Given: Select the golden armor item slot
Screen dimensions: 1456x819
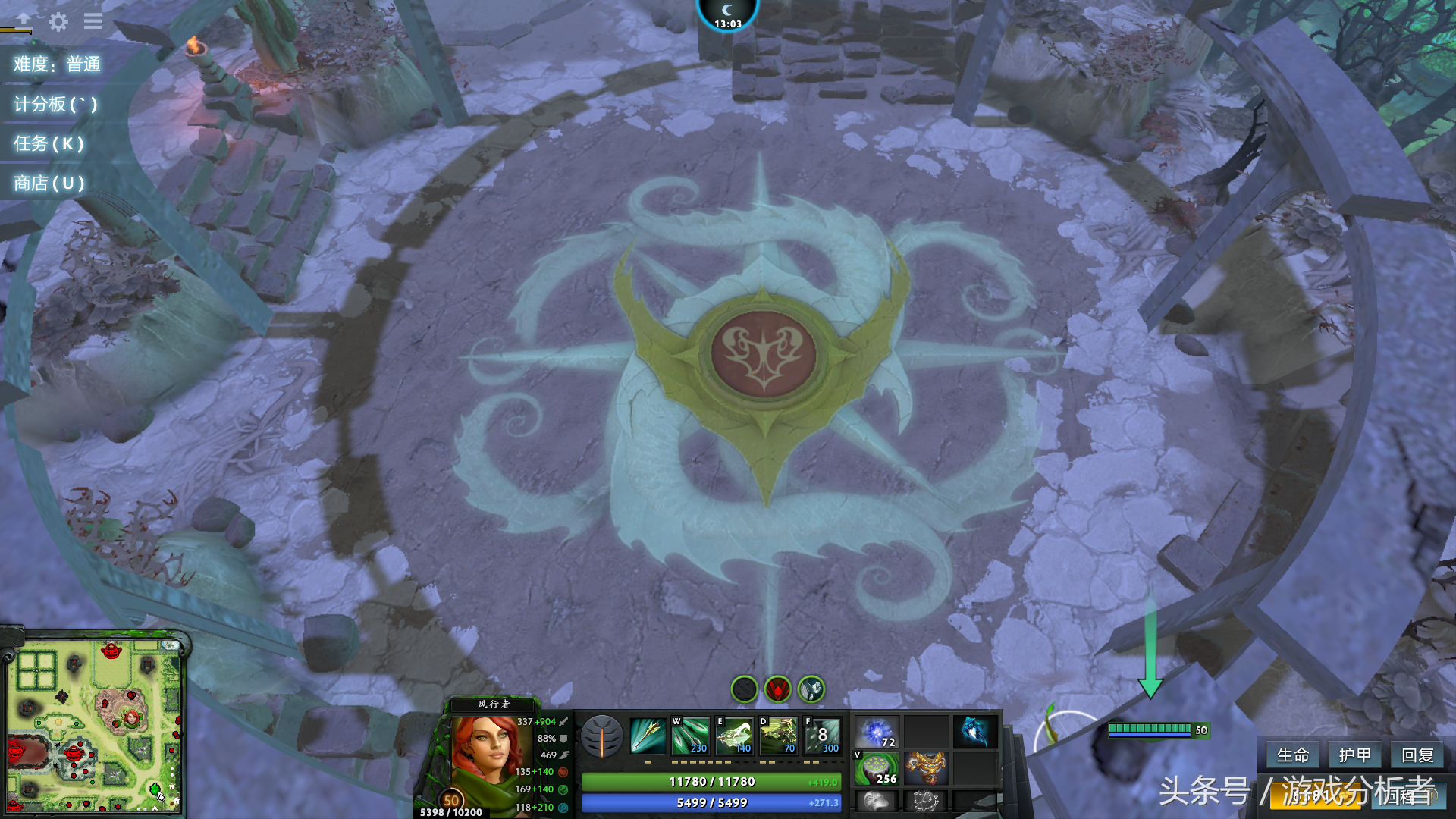Looking at the screenshot, I should 926,768.
